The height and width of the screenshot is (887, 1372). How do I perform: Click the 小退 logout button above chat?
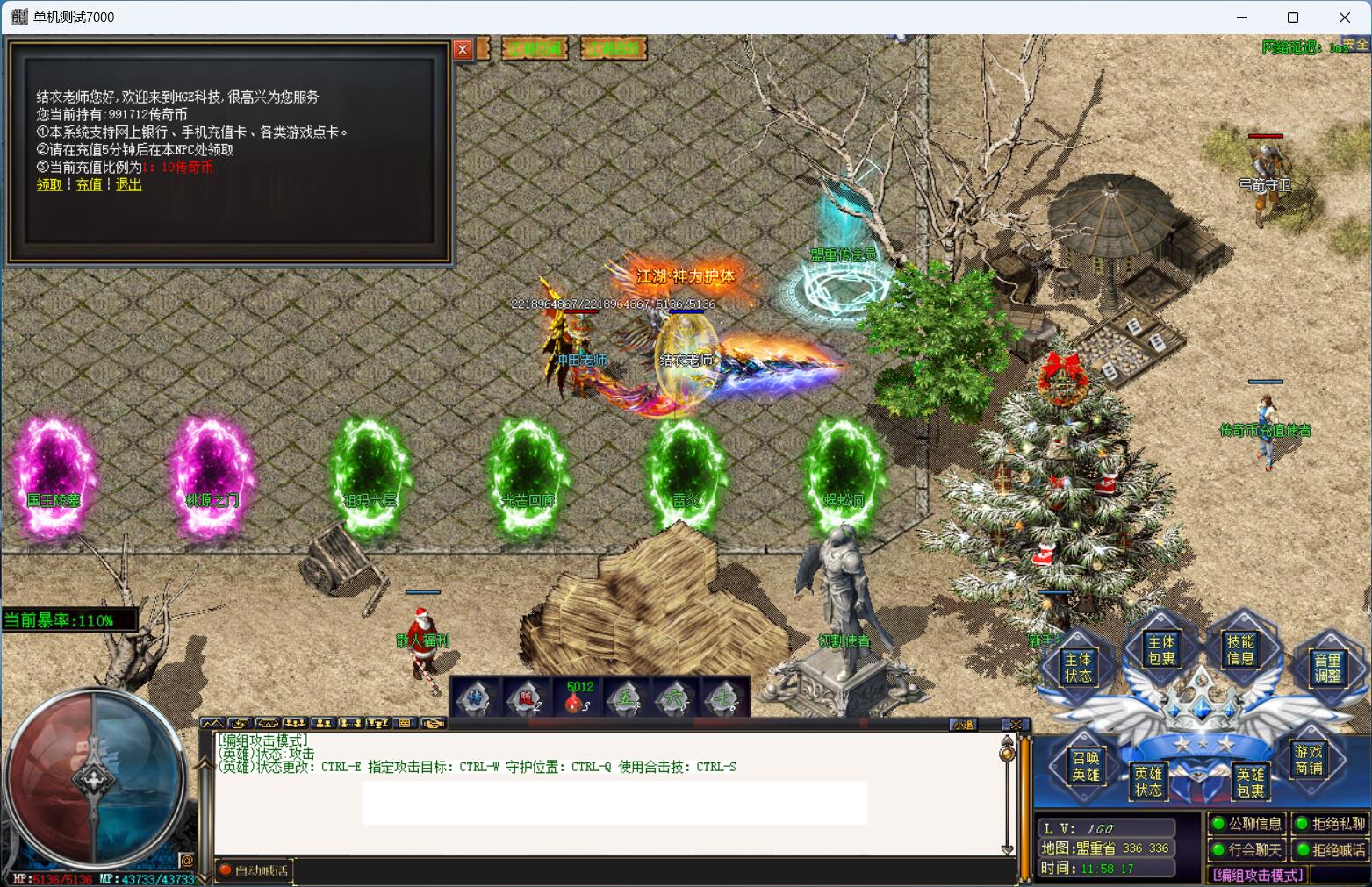click(964, 725)
